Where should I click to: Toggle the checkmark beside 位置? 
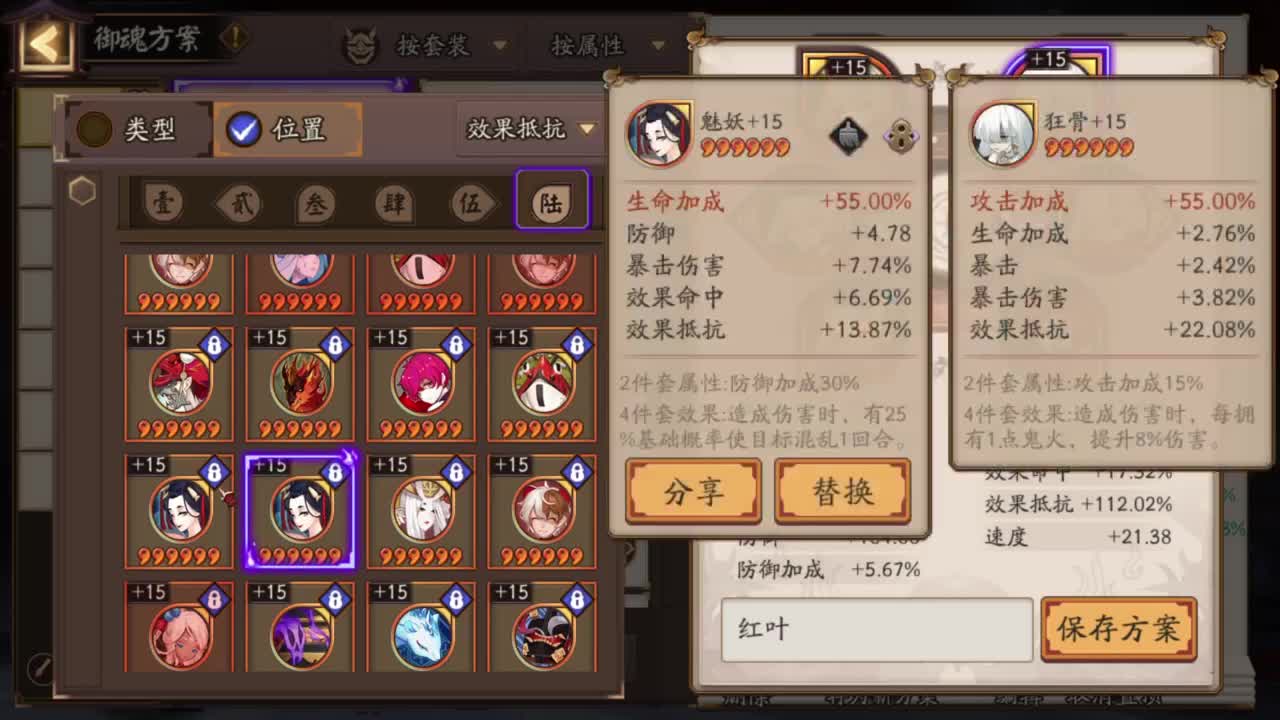(x=242, y=129)
